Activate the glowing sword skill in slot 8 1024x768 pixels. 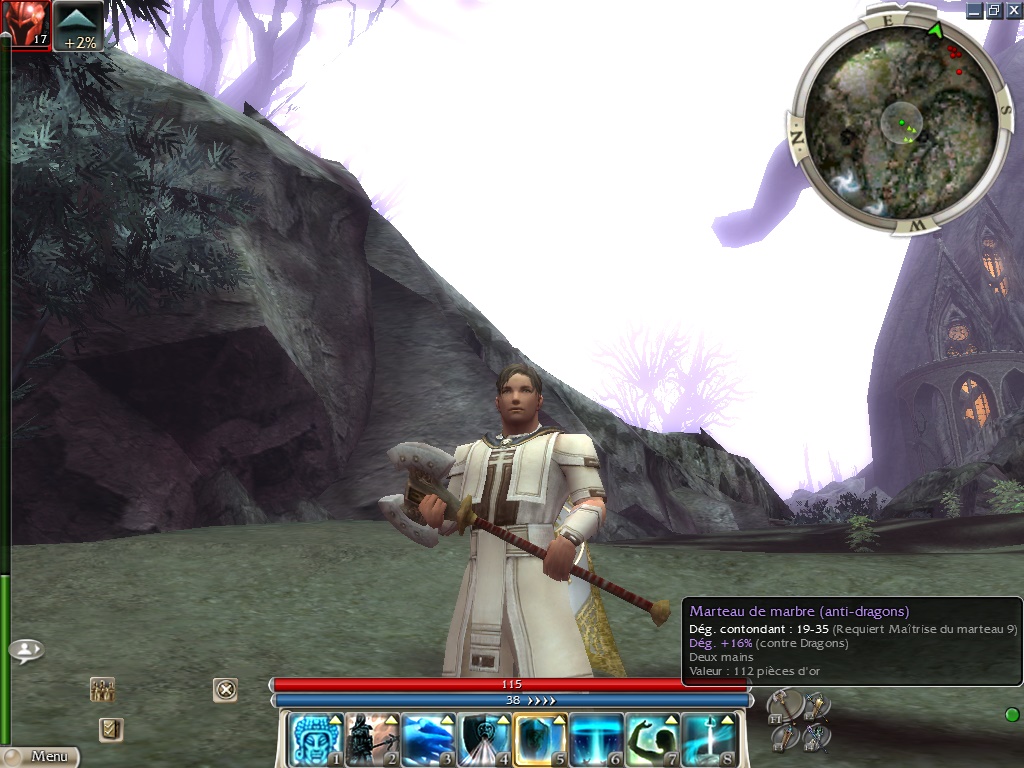tap(708, 740)
